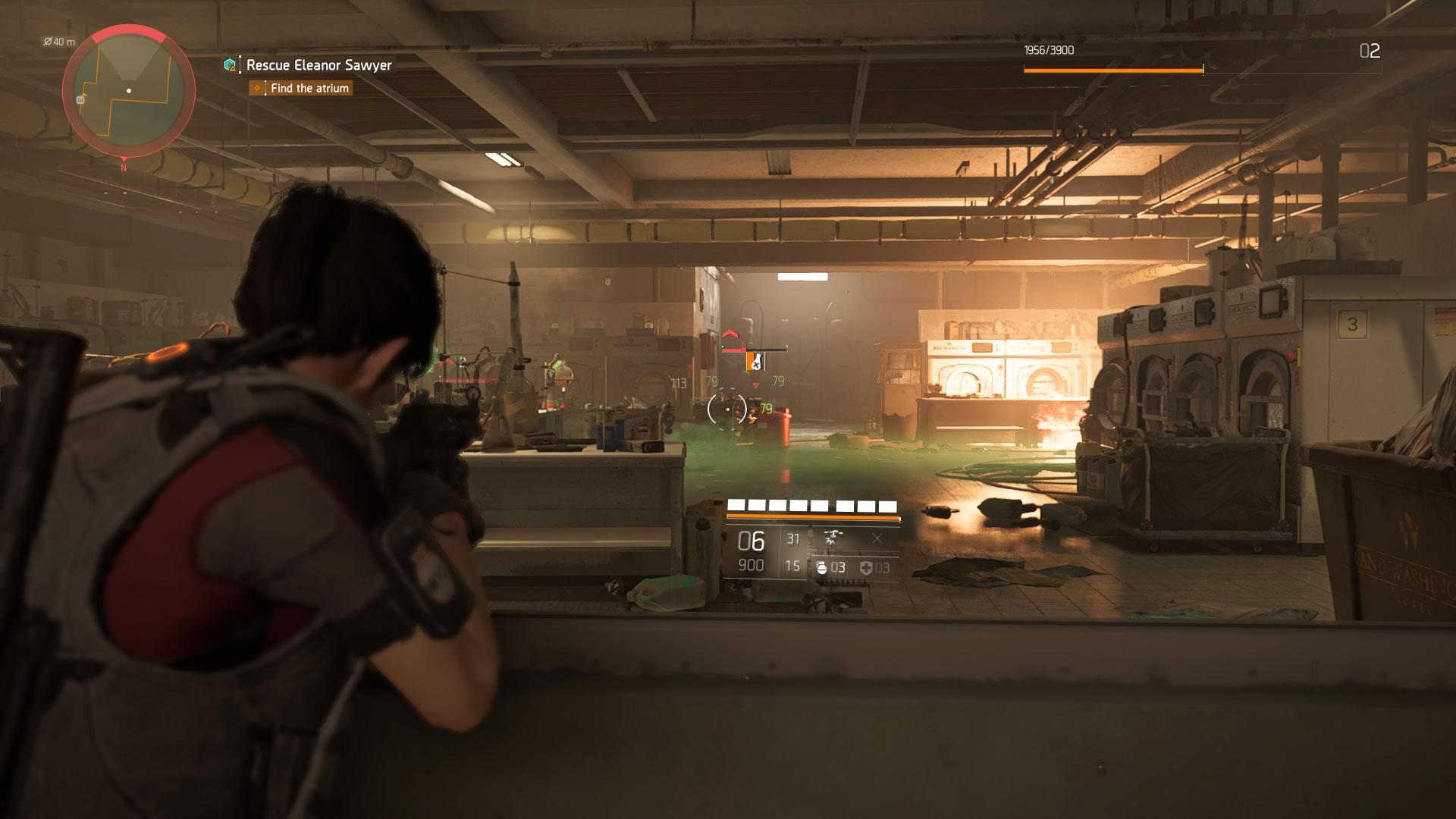Viewport: 1456px width, 819px height.
Task: Click the ammo counter showing 06
Action: (x=751, y=540)
